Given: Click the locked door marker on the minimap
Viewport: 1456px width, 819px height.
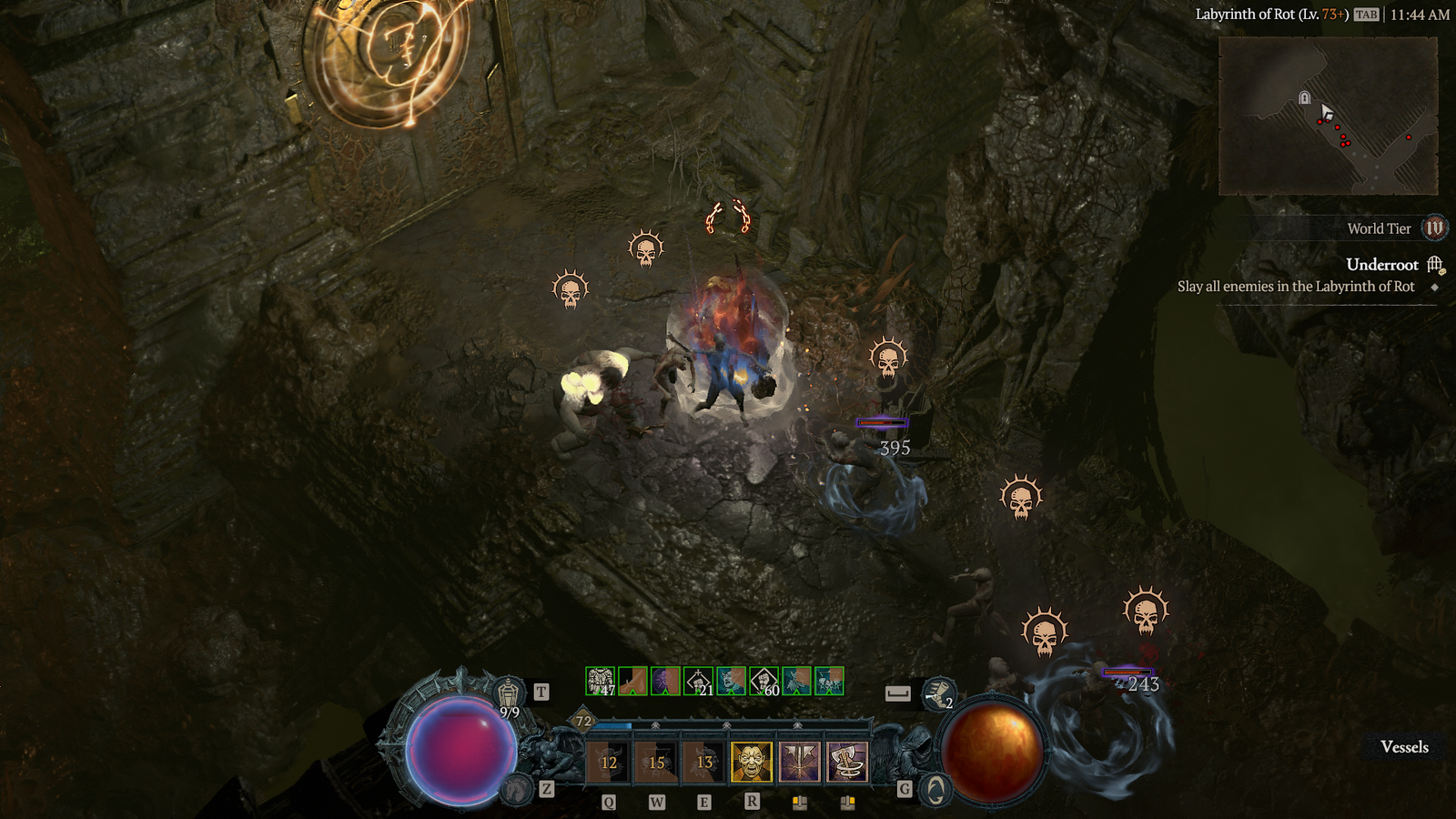Looking at the screenshot, I should coord(1304,98).
